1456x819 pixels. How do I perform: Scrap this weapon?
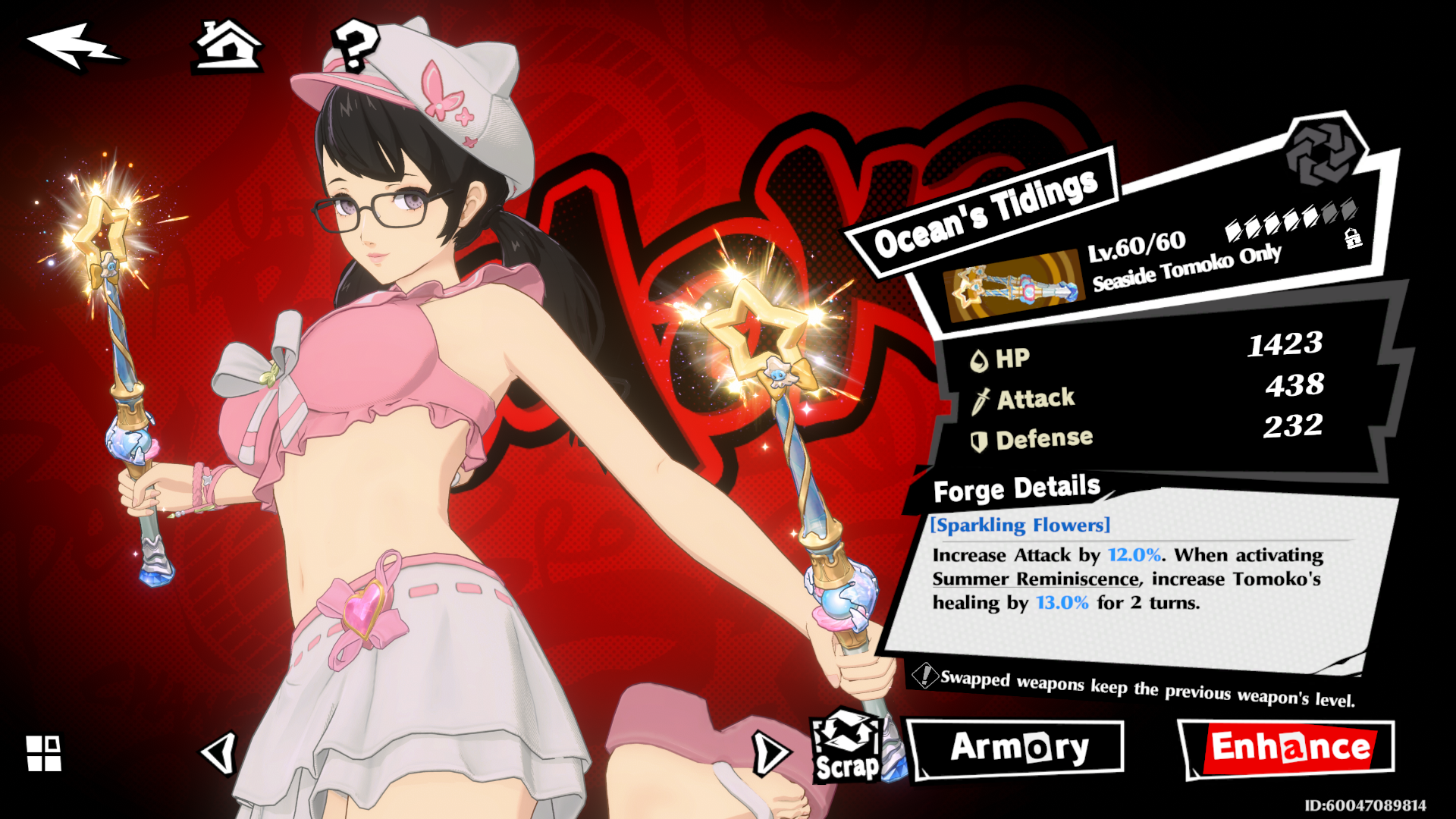(846, 747)
